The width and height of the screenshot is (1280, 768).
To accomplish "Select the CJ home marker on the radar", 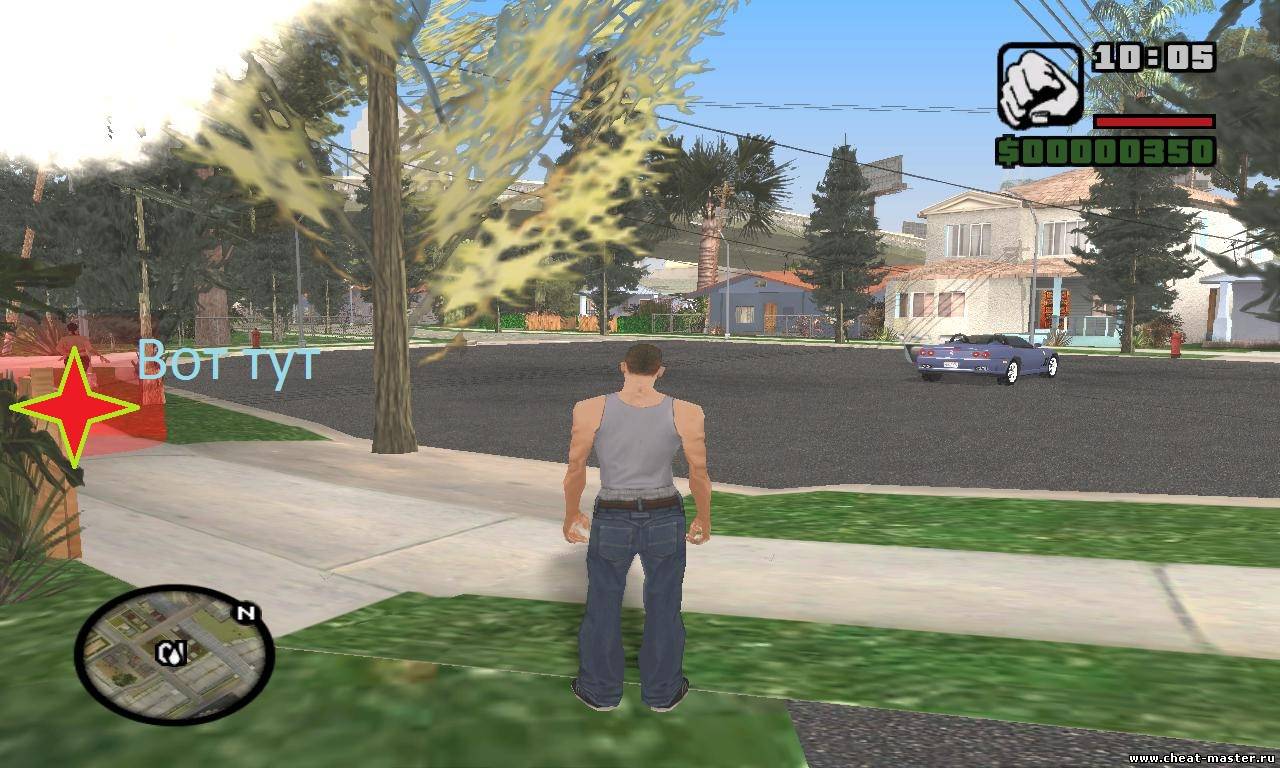I will click(169, 653).
